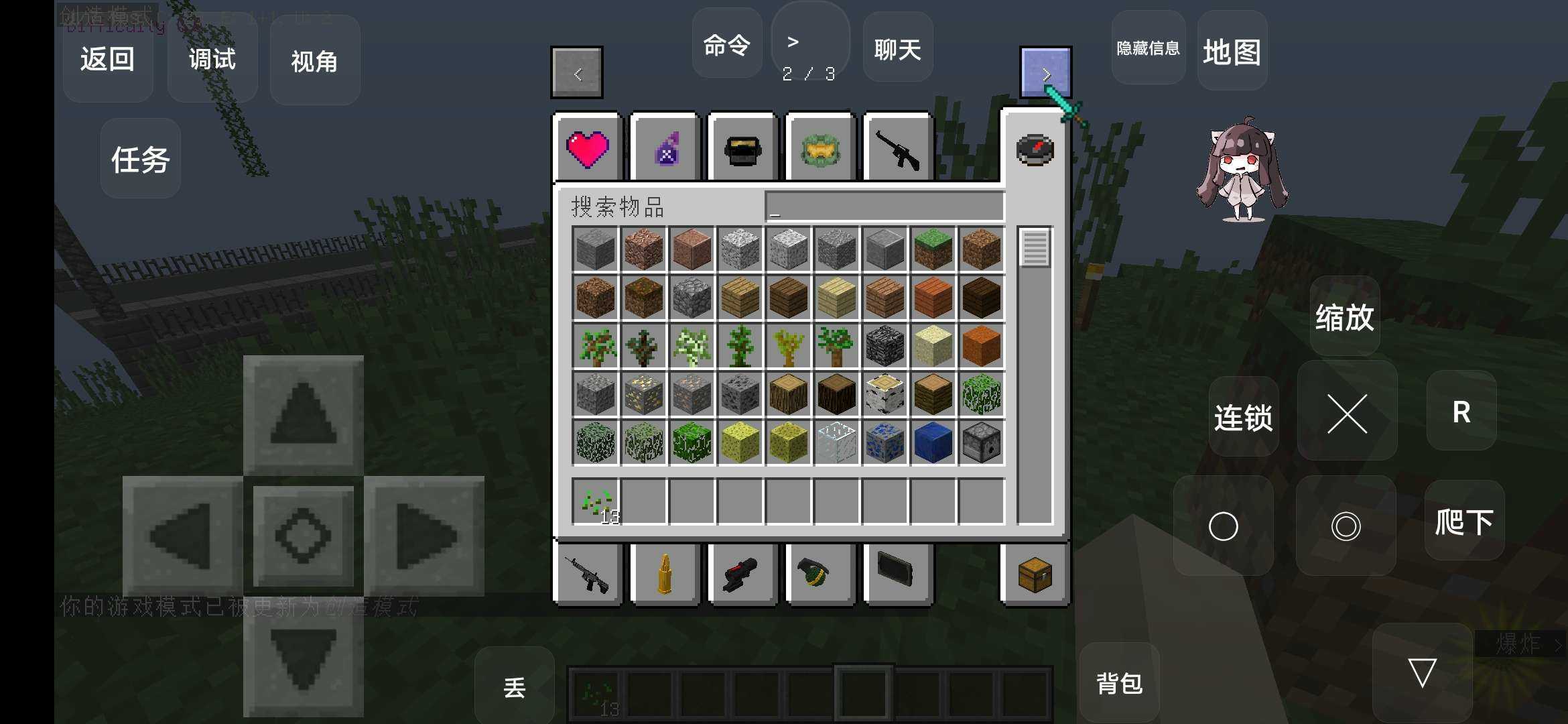
Task: Open the 聊天 chat menu
Action: pyautogui.click(x=897, y=48)
